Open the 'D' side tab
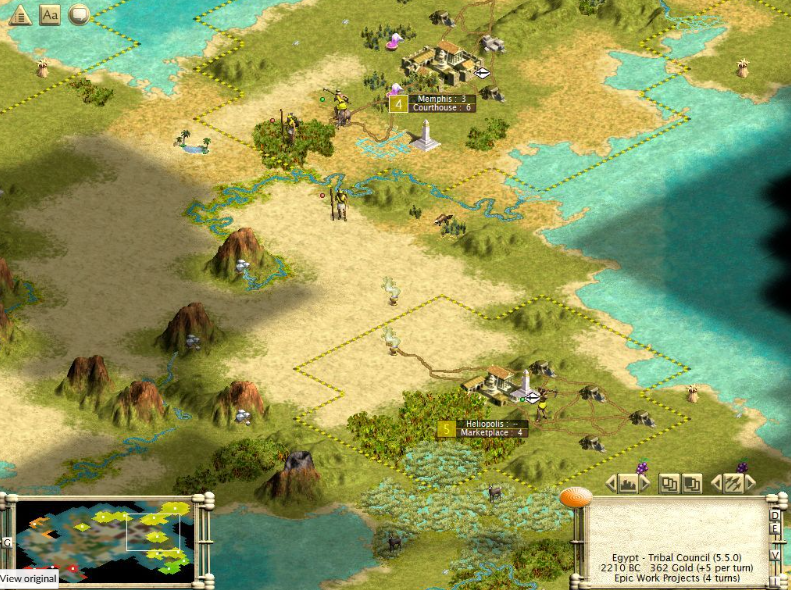The width and height of the screenshot is (791, 590). point(774,515)
